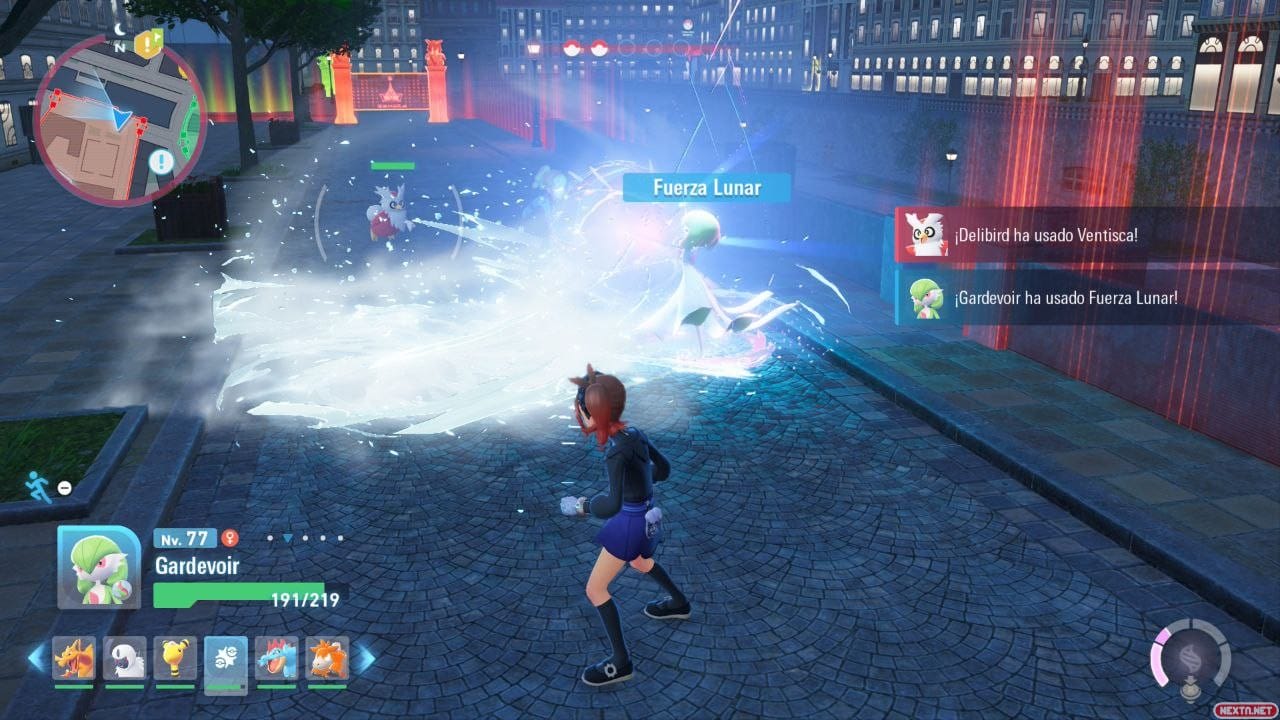Click the blue exclamation marker on the minimap
This screenshot has width=1280, height=720.
click(x=162, y=161)
